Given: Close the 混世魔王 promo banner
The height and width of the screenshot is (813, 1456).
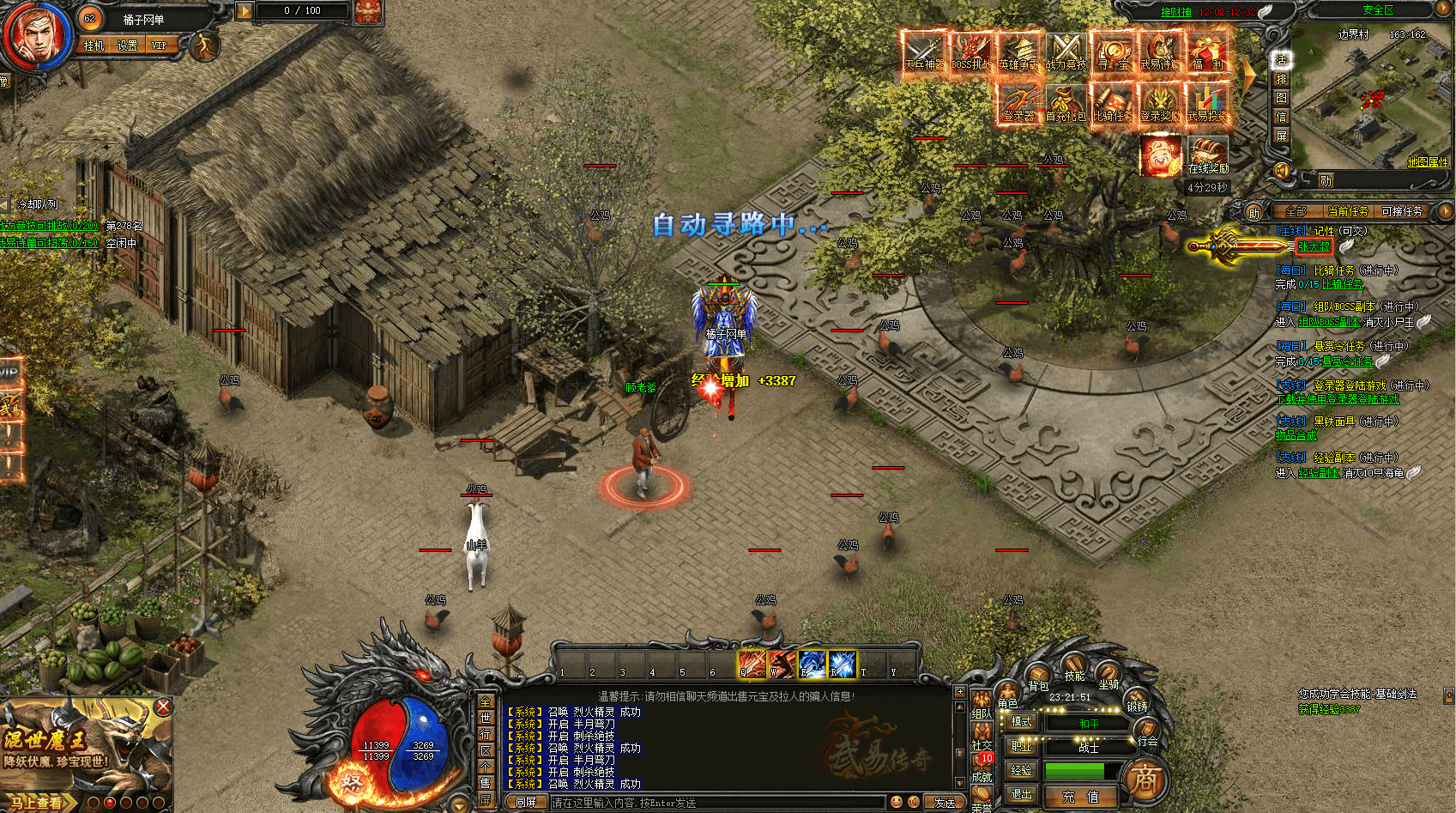Looking at the screenshot, I should pos(163,707).
